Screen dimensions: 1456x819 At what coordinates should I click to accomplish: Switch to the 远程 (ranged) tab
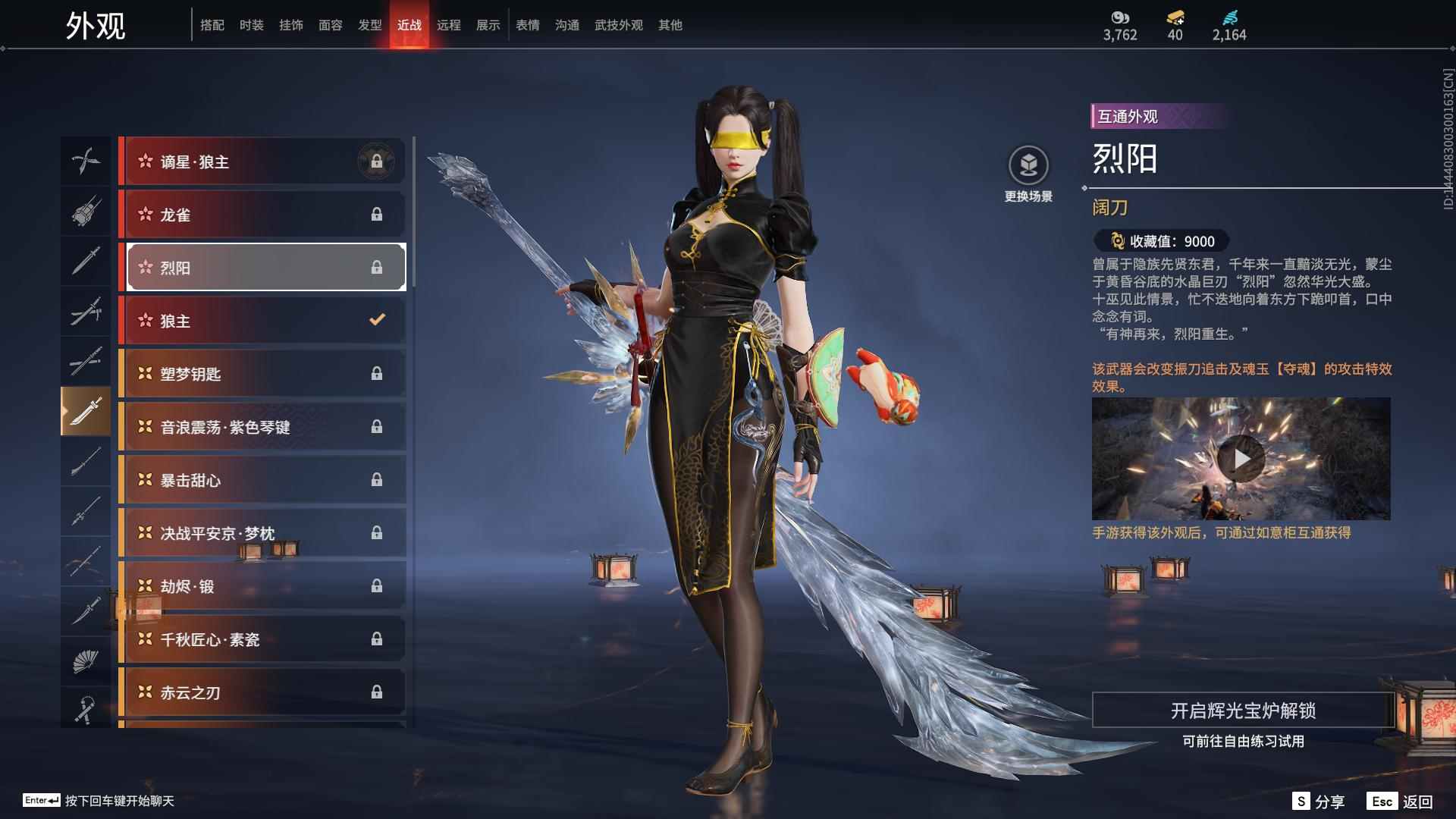tap(450, 24)
